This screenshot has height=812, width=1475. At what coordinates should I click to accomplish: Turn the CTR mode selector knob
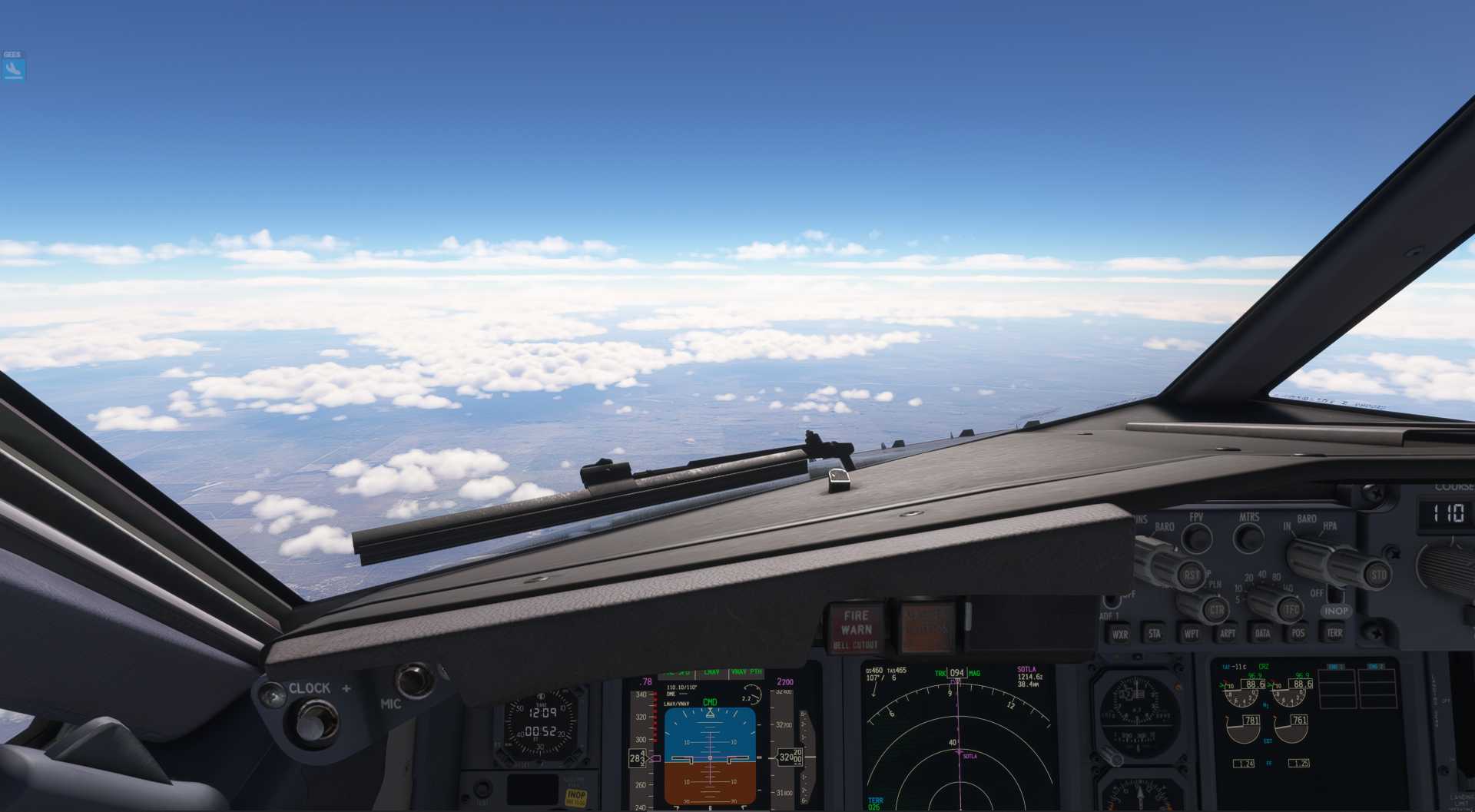point(1217,609)
